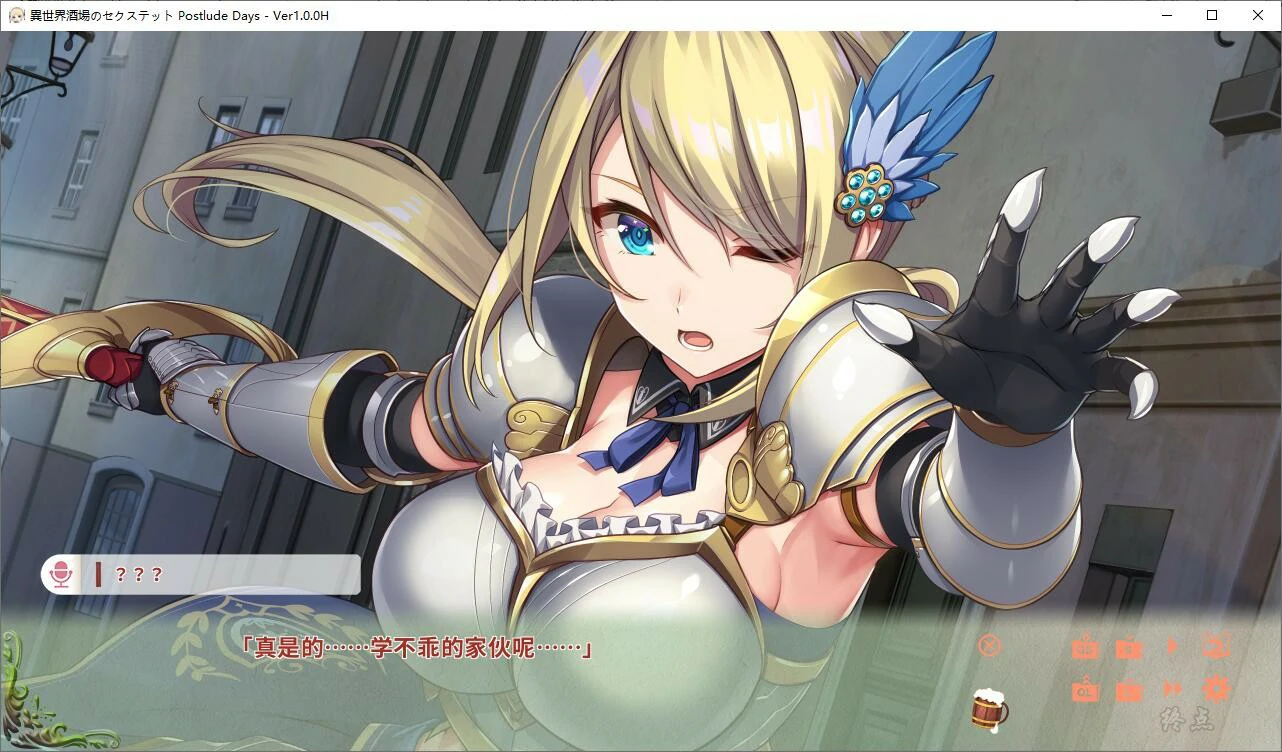Enable Auto mode with the play triangle
Image resolution: width=1282 pixels, height=752 pixels.
pos(1172,646)
